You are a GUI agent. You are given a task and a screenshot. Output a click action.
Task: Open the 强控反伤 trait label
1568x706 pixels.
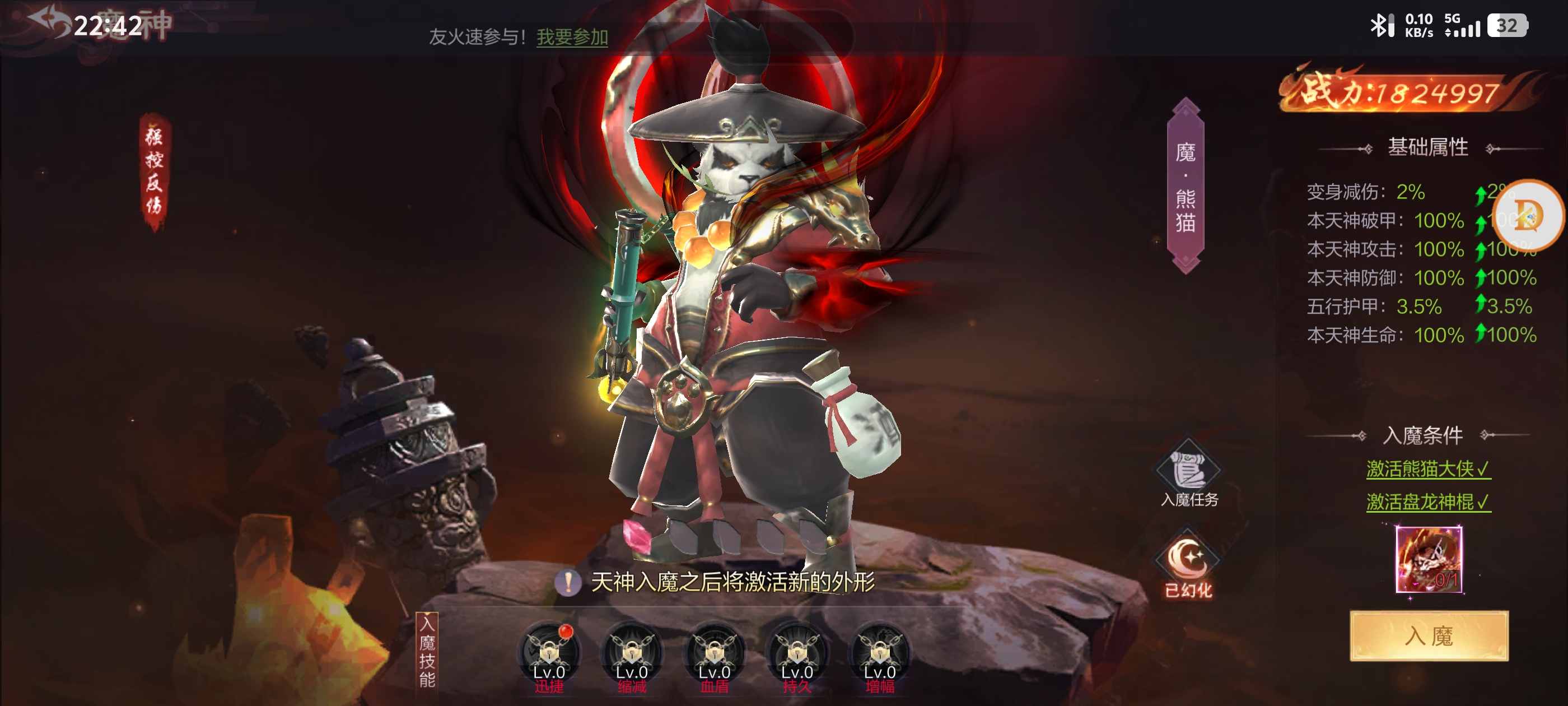[x=154, y=172]
